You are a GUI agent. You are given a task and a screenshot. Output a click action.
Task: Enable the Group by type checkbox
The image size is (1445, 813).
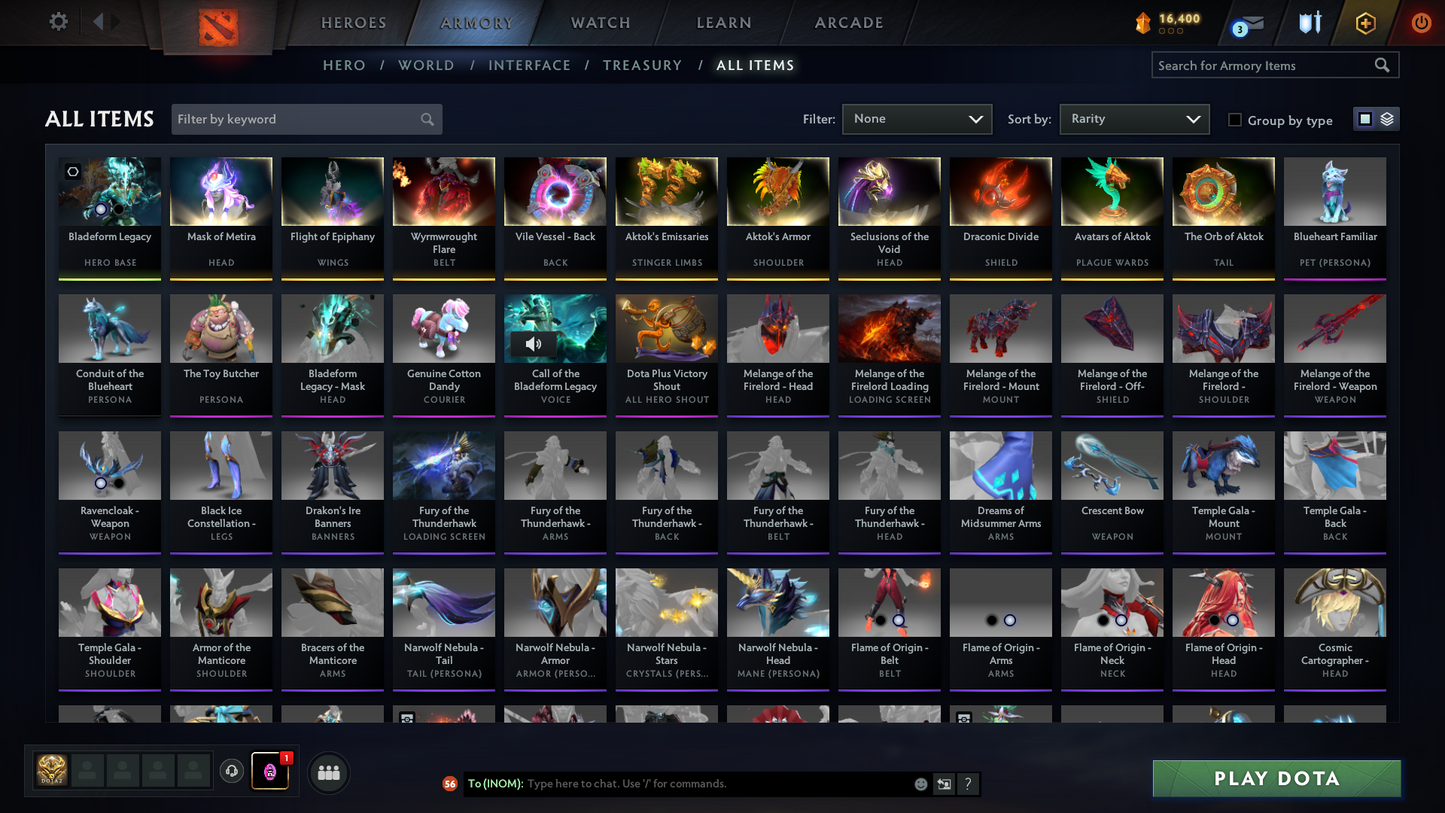click(x=1235, y=120)
